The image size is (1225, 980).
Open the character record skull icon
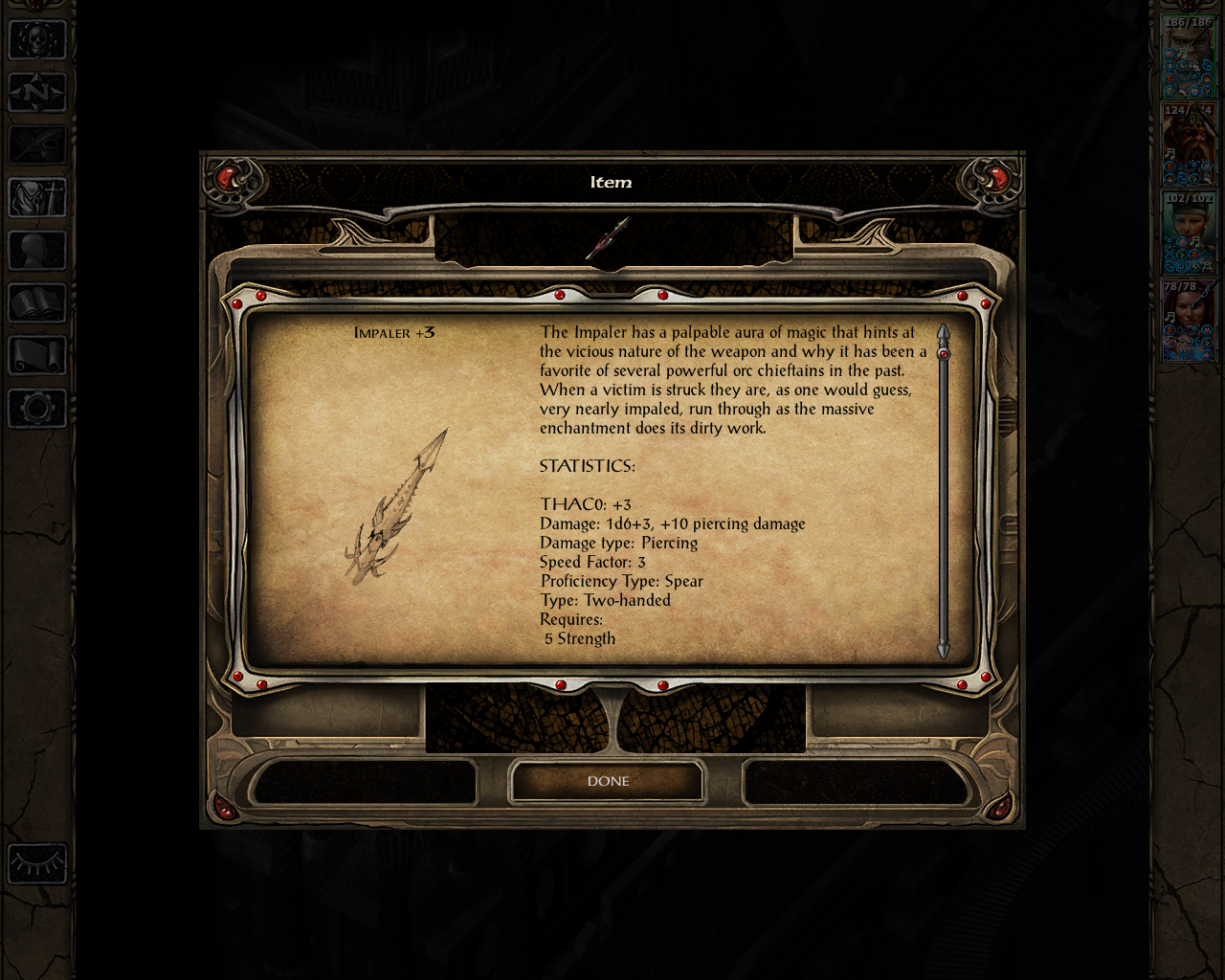36,40
